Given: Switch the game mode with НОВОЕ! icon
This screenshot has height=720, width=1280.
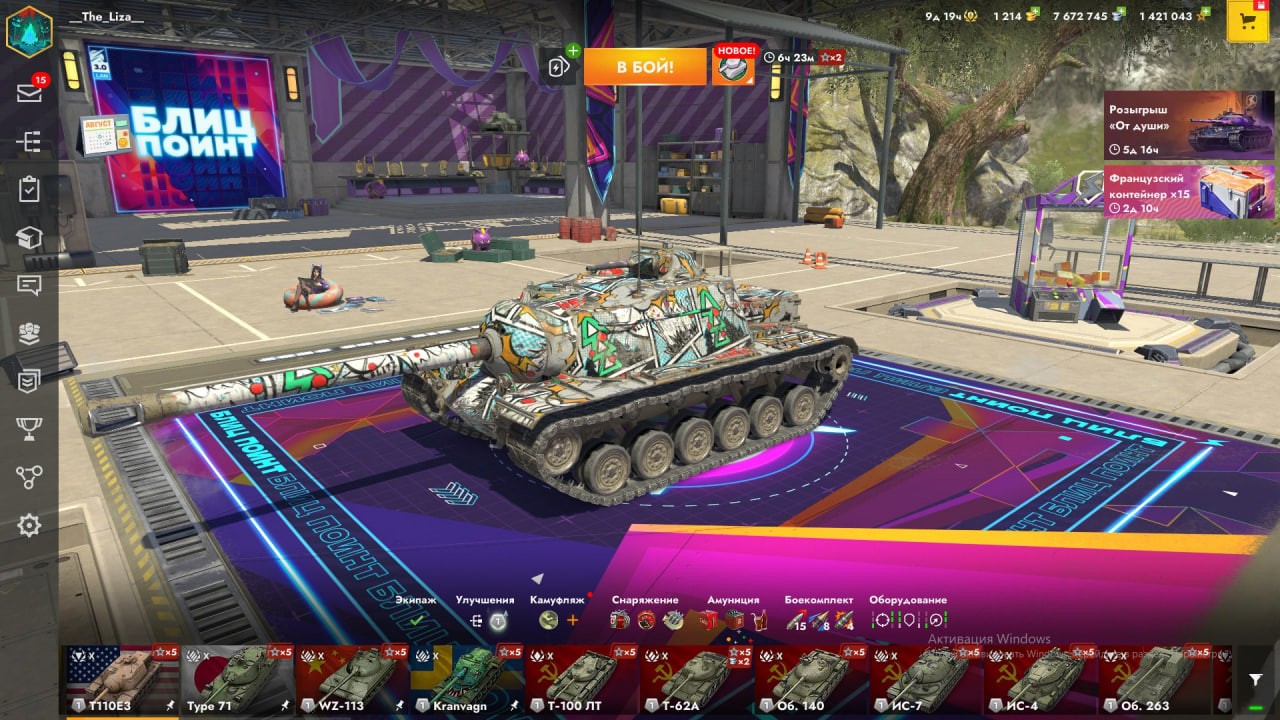Looking at the screenshot, I should [x=733, y=66].
